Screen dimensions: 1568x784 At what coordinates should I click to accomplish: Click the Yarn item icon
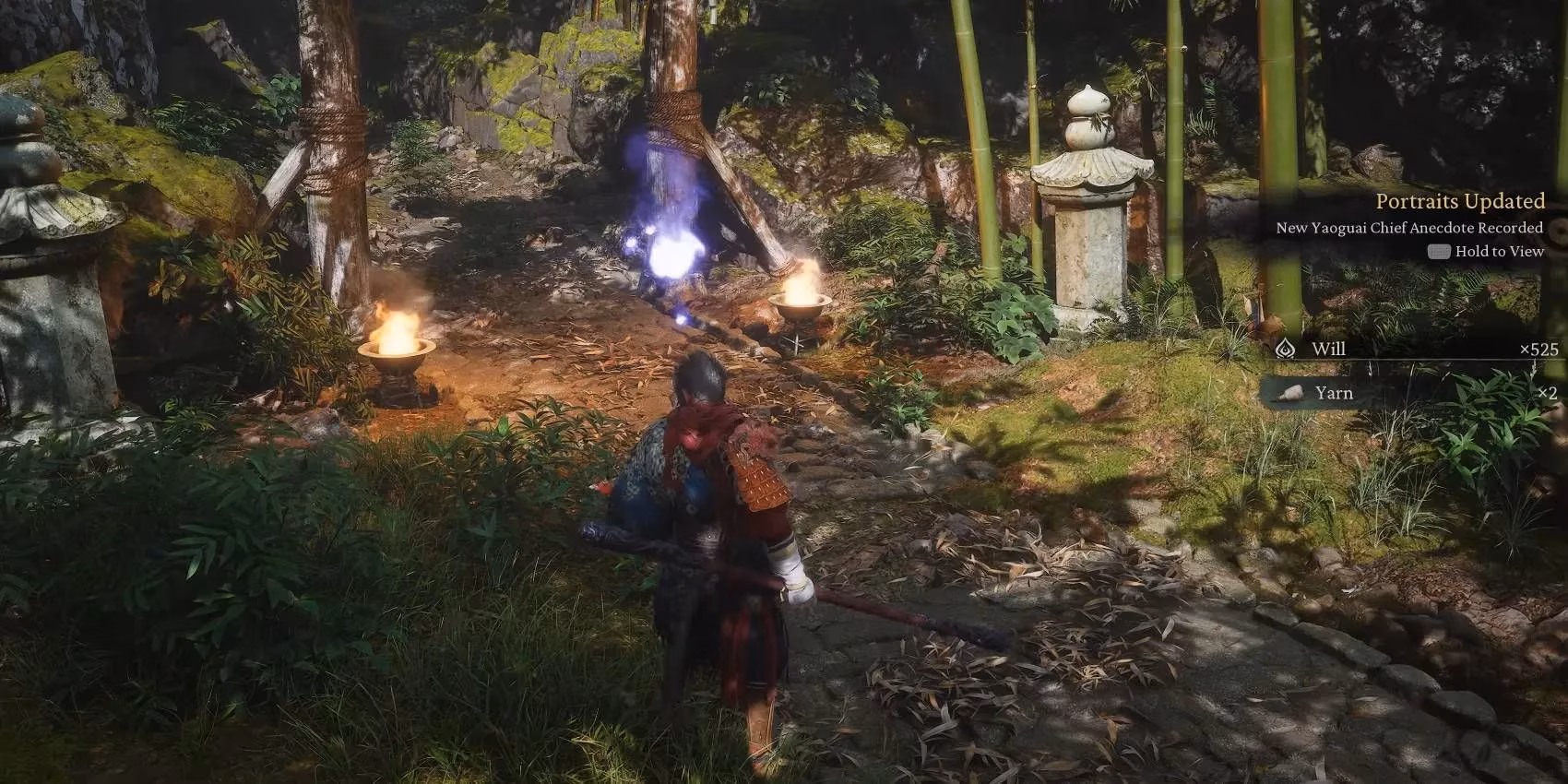(x=1290, y=394)
